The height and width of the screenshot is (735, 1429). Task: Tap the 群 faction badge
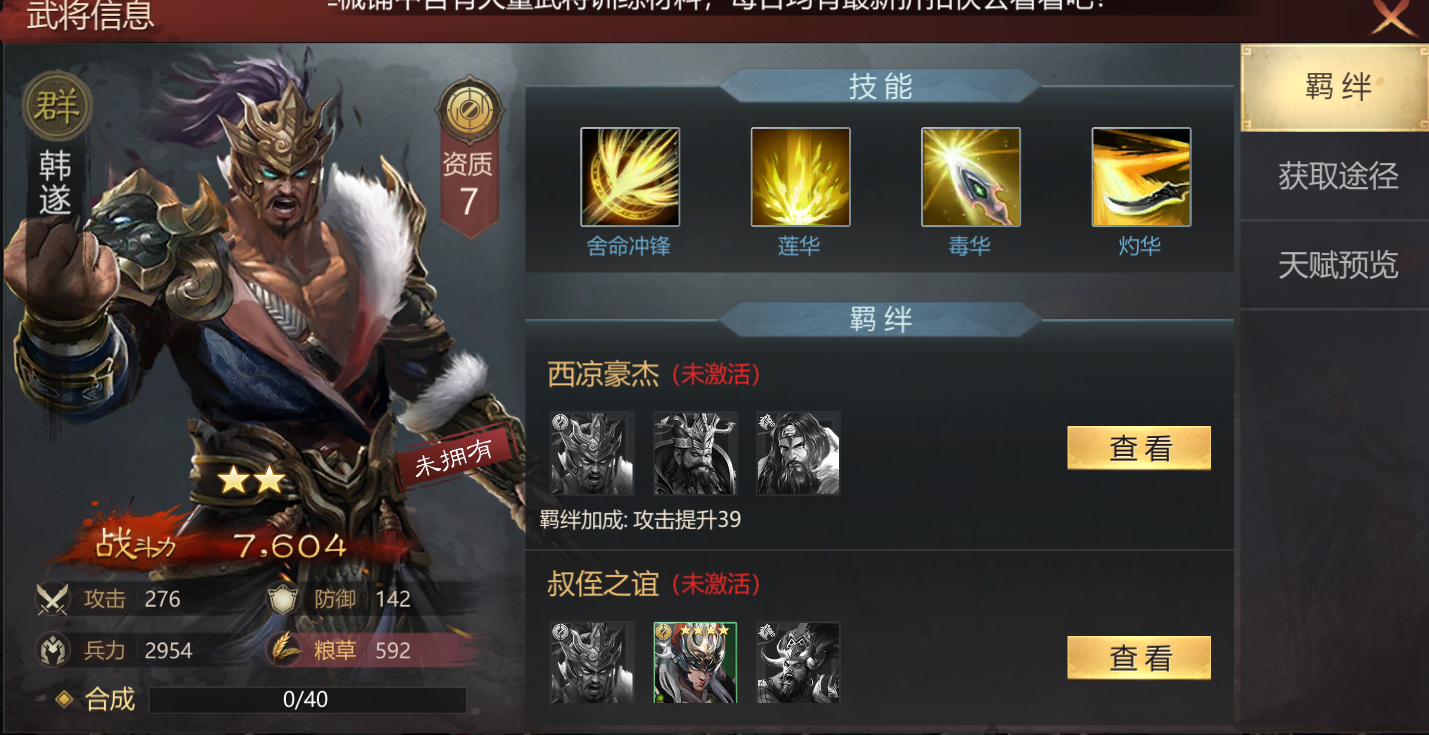click(57, 106)
